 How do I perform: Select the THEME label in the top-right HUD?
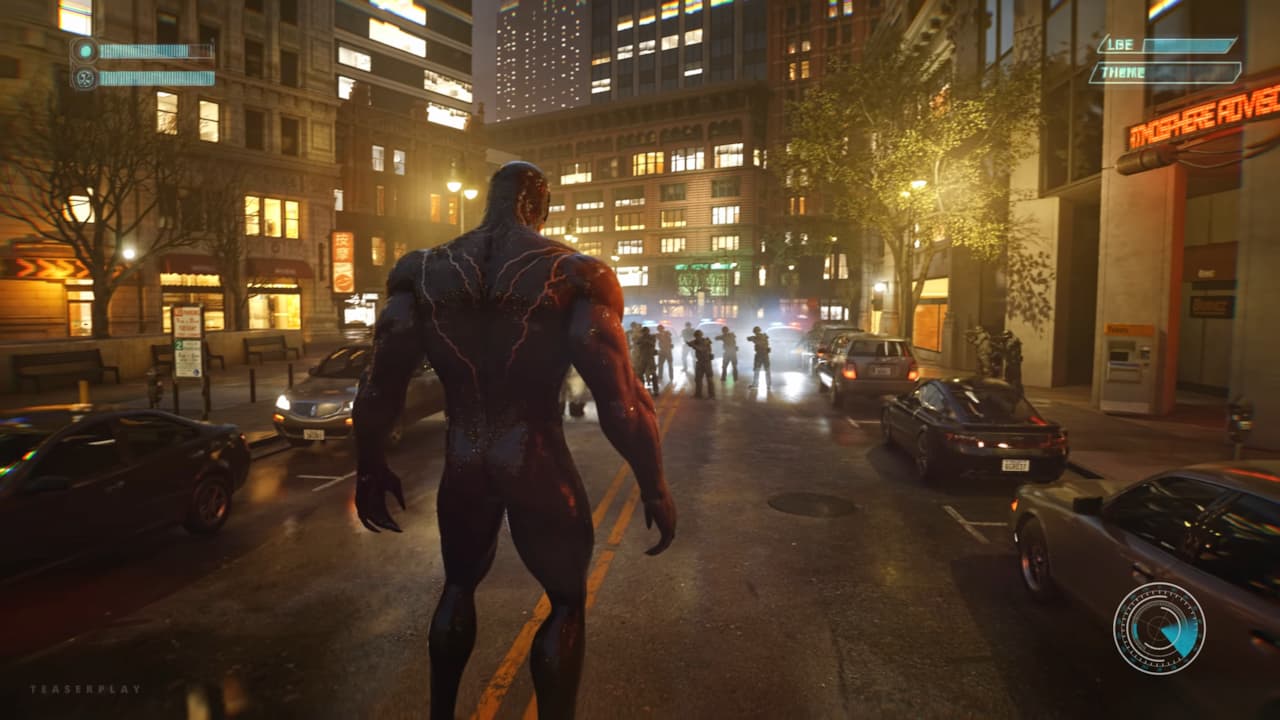click(1122, 71)
